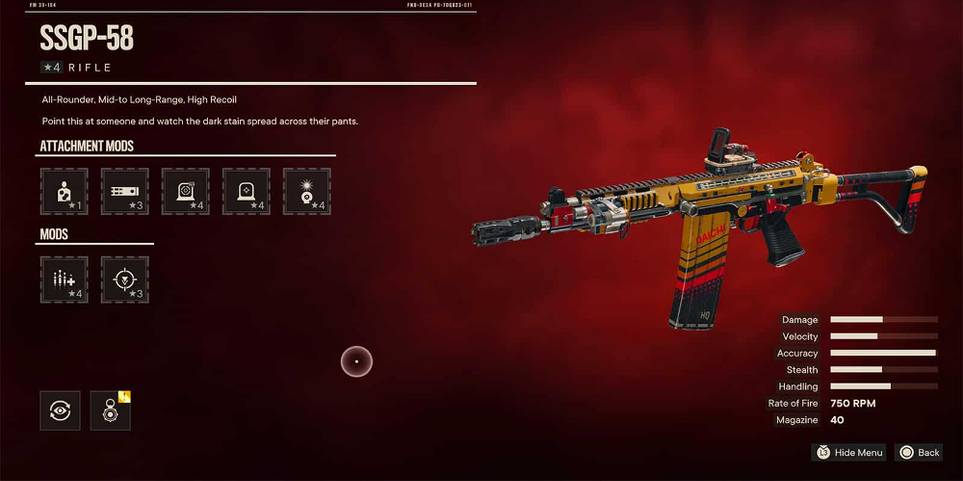
Task: Select the body-target attachment mod slot
Action: point(64,191)
